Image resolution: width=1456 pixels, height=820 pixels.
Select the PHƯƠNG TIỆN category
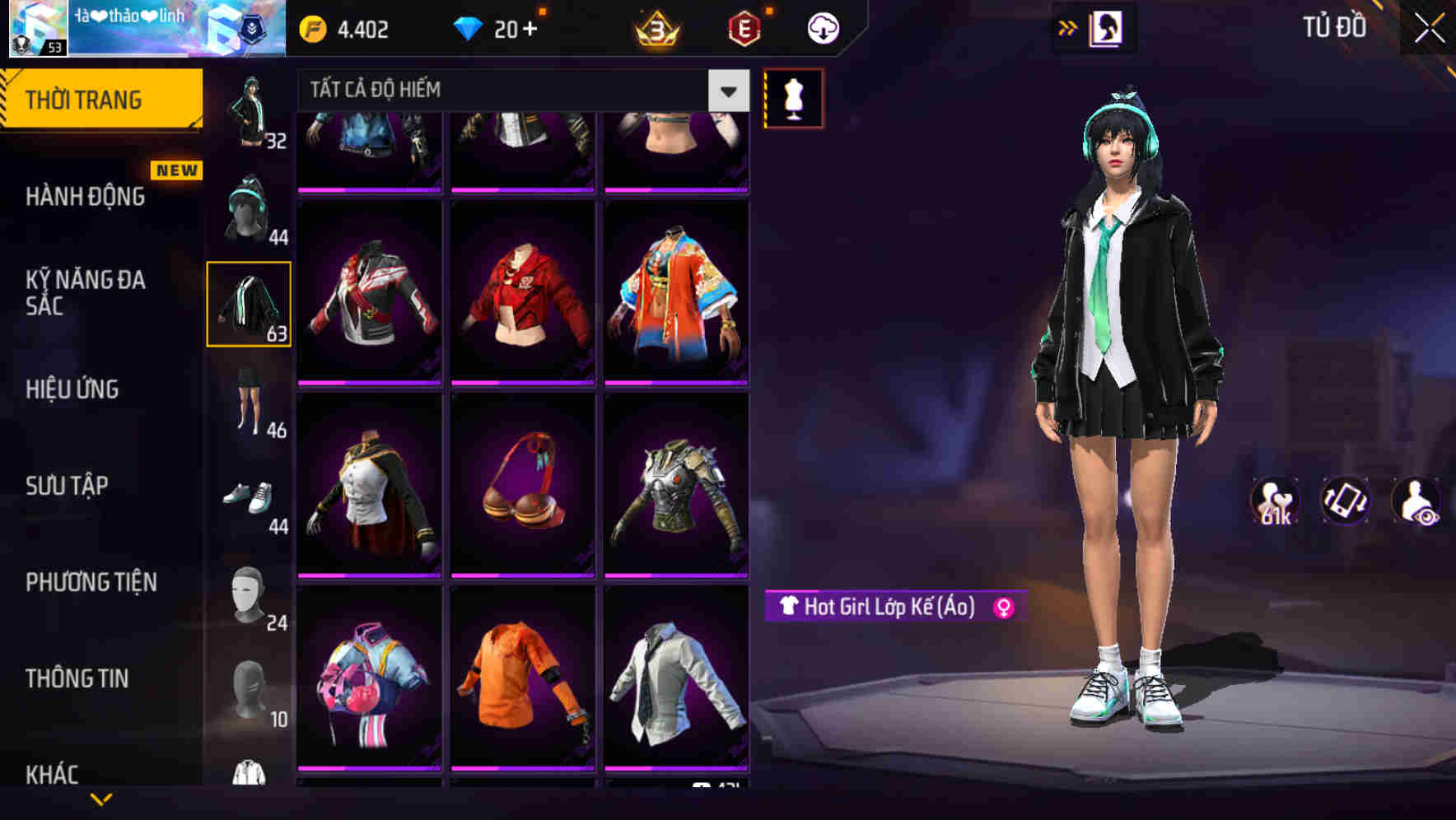(91, 582)
